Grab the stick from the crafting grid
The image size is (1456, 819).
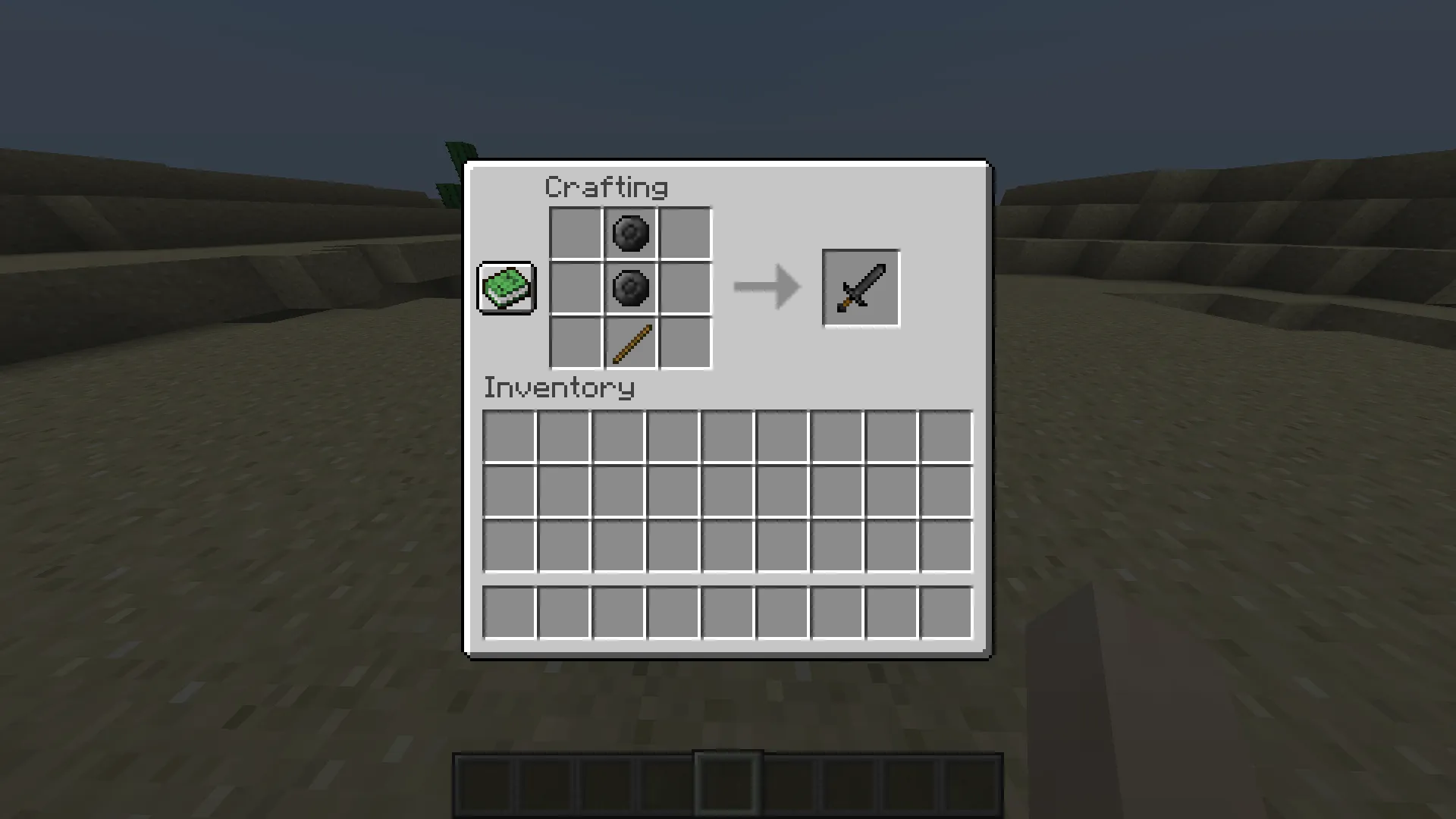point(629,344)
